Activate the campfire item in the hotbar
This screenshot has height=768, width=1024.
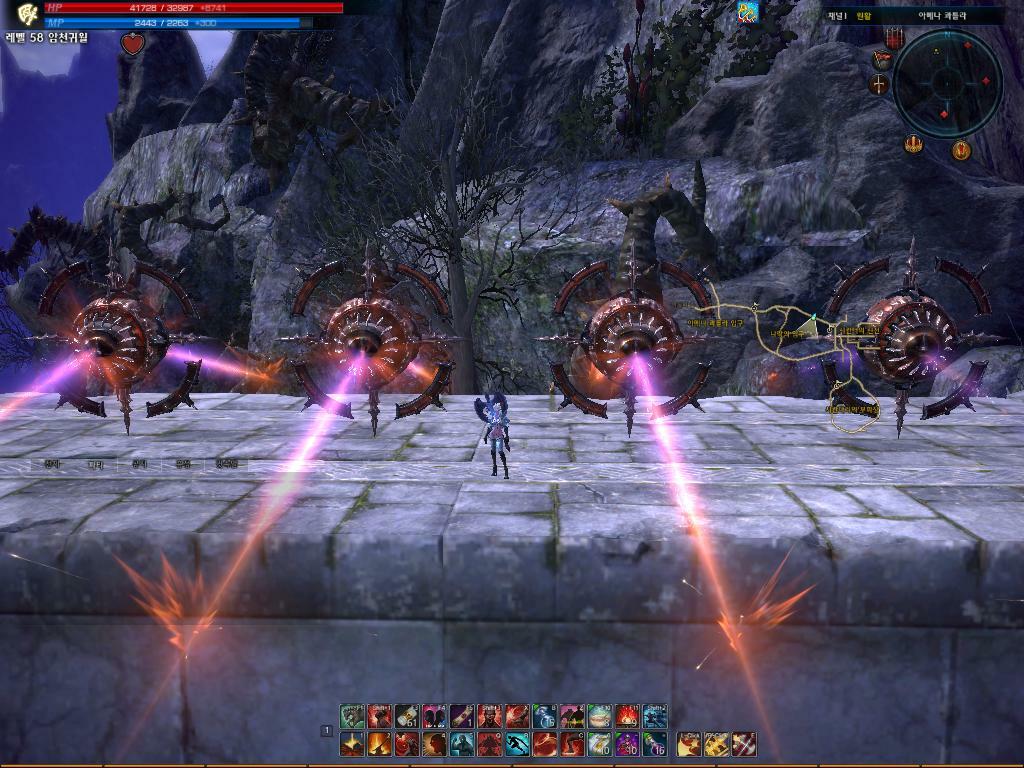[x=627, y=716]
